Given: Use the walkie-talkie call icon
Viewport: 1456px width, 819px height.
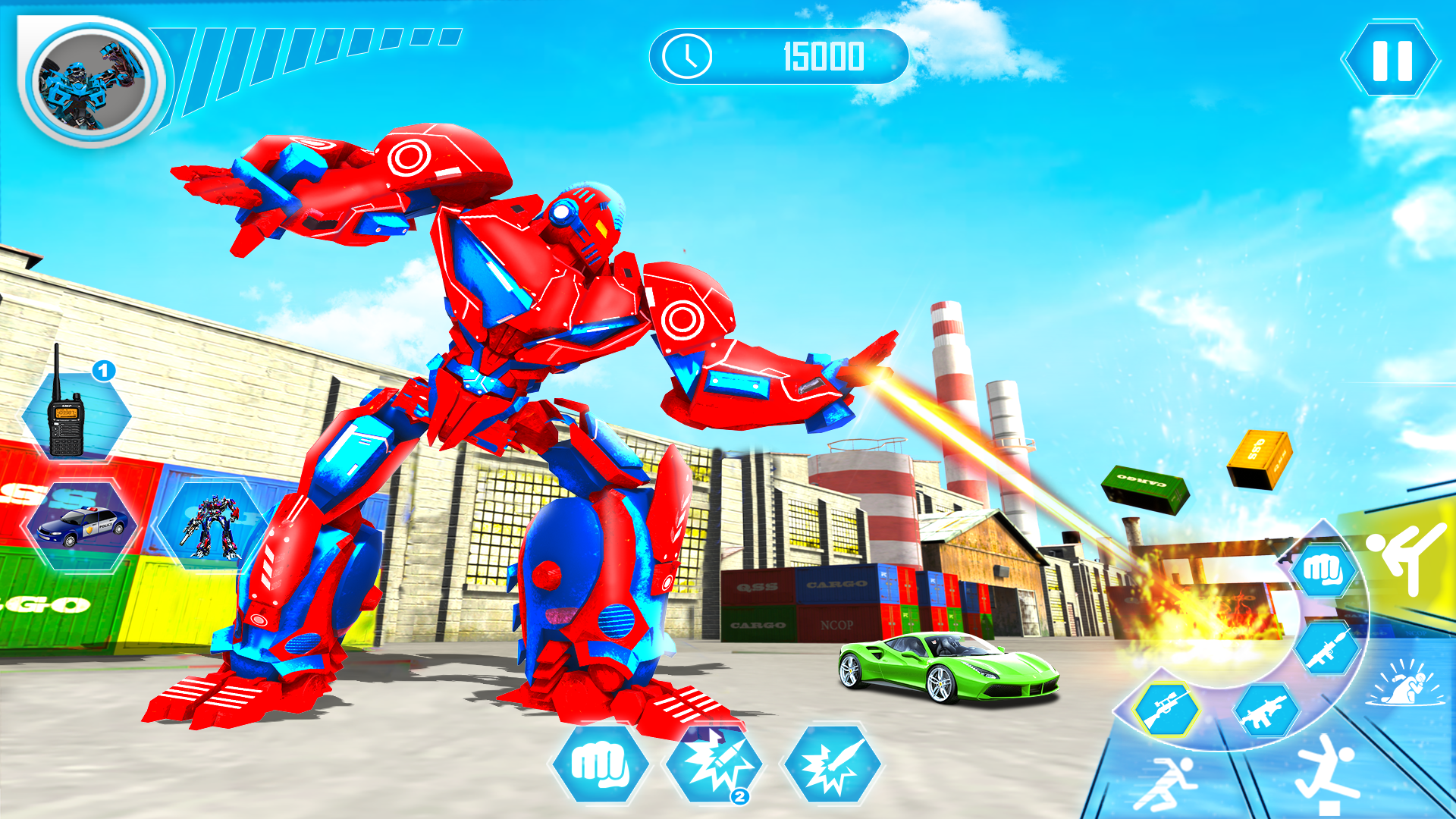Looking at the screenshot, I should point(75,413).
